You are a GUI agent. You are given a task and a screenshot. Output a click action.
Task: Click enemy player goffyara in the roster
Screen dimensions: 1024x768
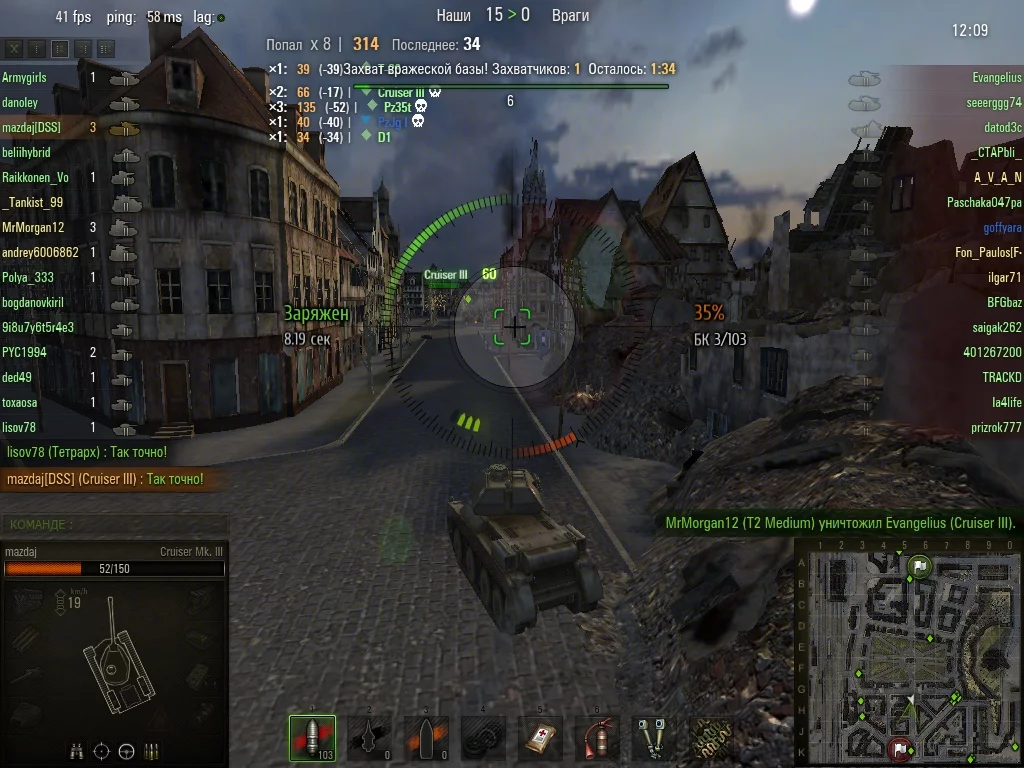click(x=1001, y=227)
